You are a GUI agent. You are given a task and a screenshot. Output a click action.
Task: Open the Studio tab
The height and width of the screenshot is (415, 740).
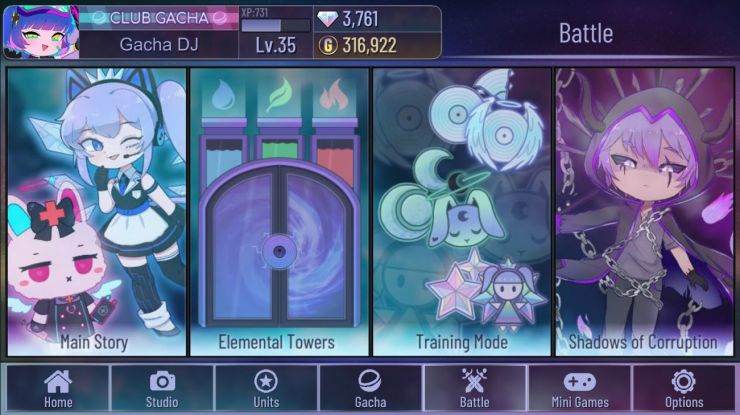(162, 388)
